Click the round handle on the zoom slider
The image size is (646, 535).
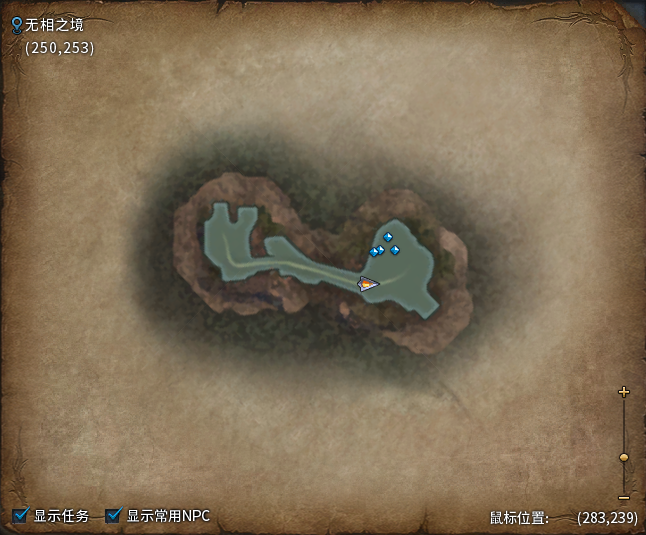pos(624,457)
